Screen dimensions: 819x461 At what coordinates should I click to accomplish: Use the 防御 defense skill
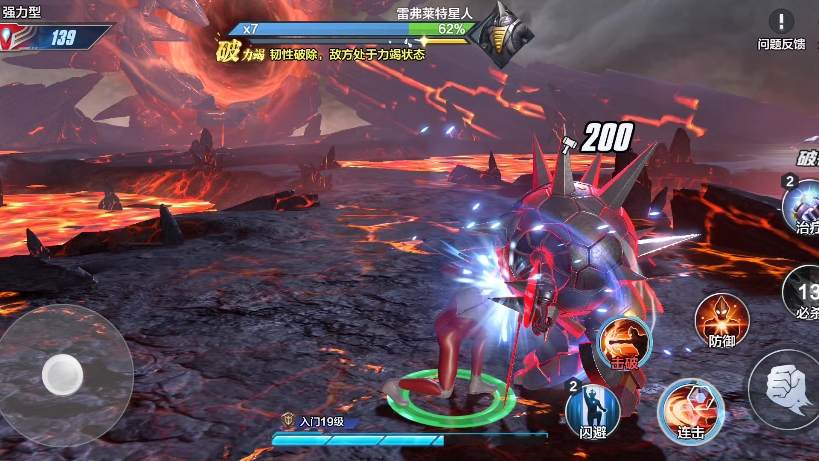coord(720,318)
